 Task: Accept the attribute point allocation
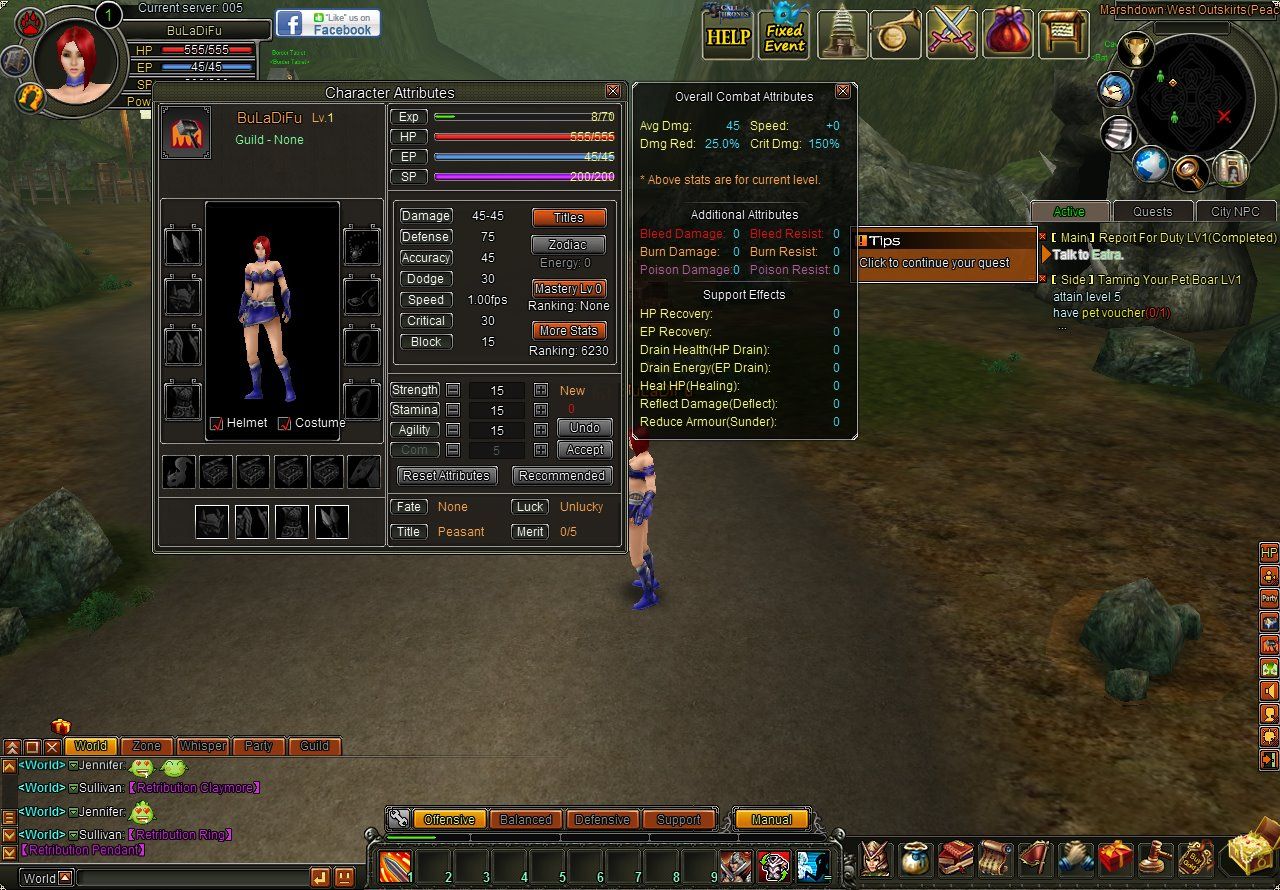coord(584,450)
